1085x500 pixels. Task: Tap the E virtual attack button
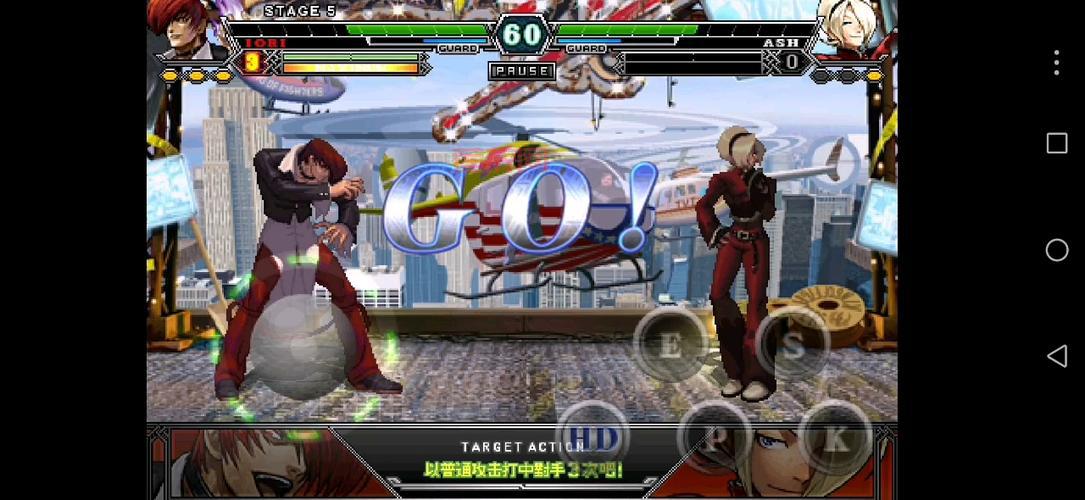coord(671,345)
